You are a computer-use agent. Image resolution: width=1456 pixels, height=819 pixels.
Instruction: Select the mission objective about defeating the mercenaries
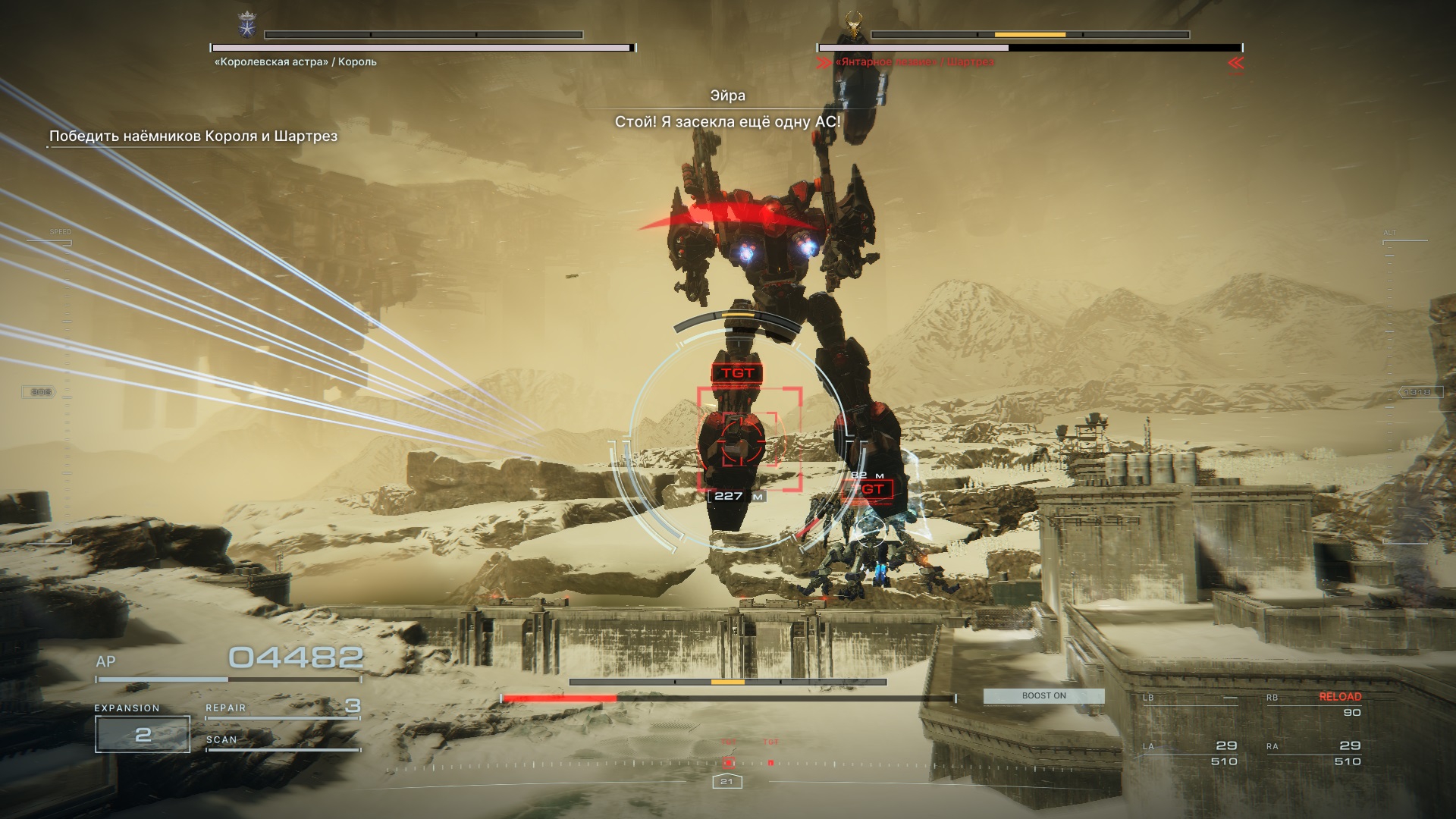tap(193, 136)
